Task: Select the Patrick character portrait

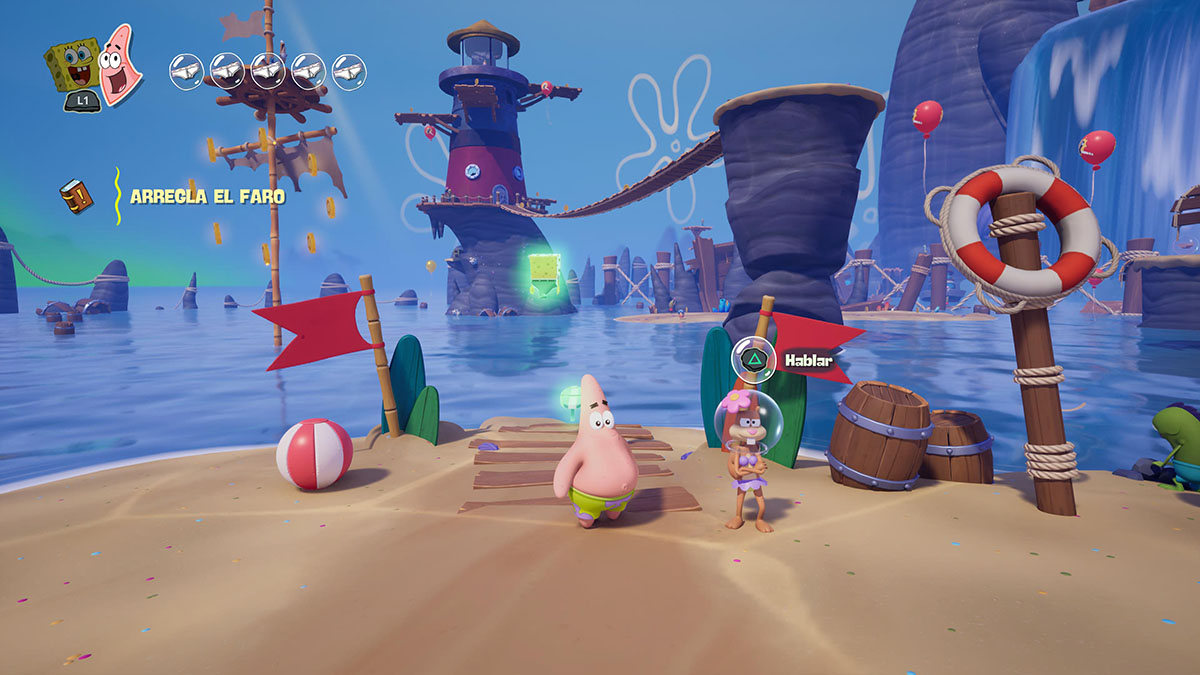Action: tap(120, 65)
